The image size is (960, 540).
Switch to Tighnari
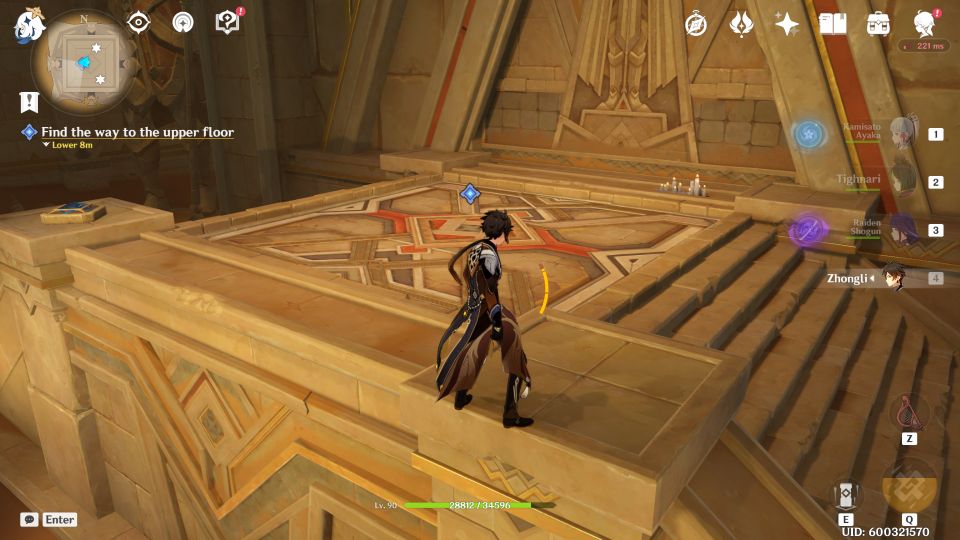point(903,182)
